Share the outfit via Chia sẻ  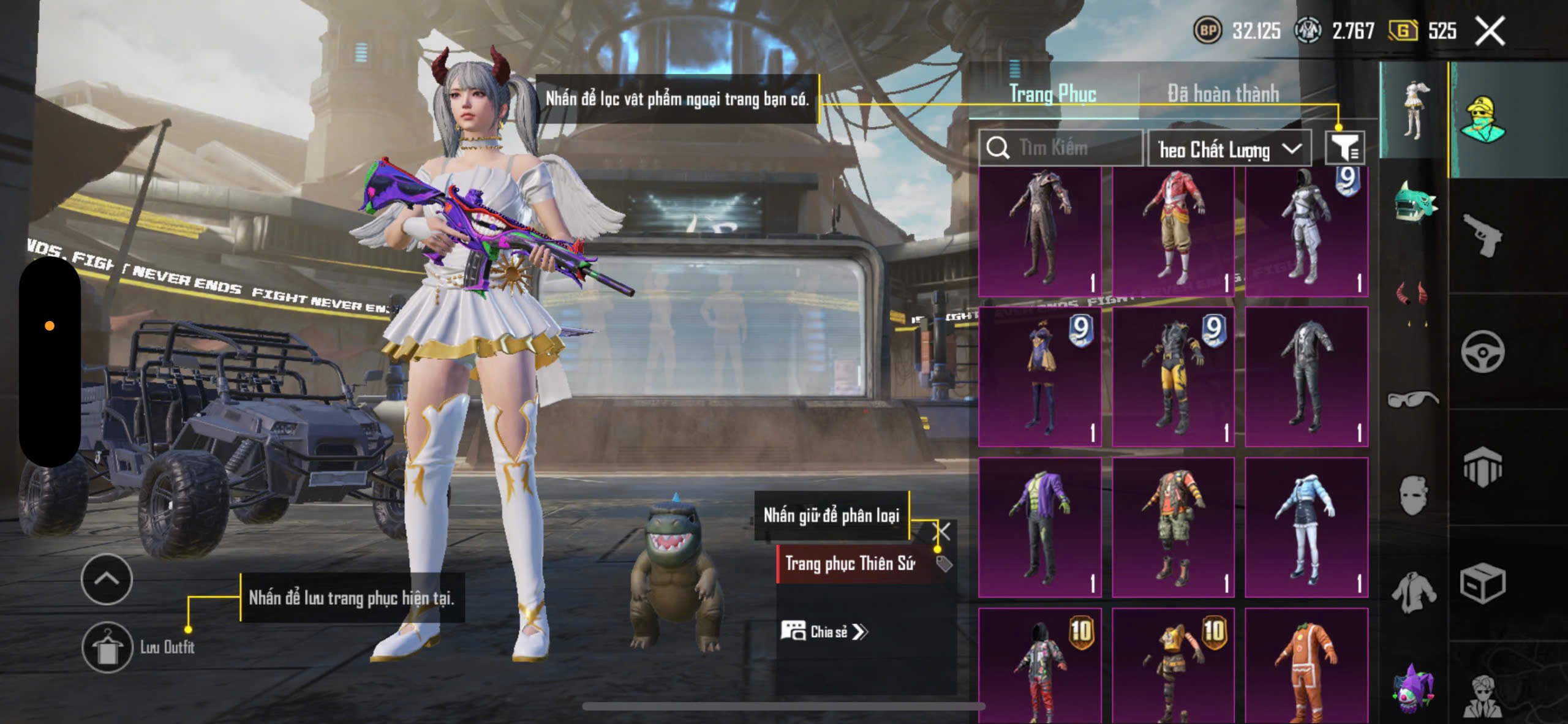tap(824, 632)
